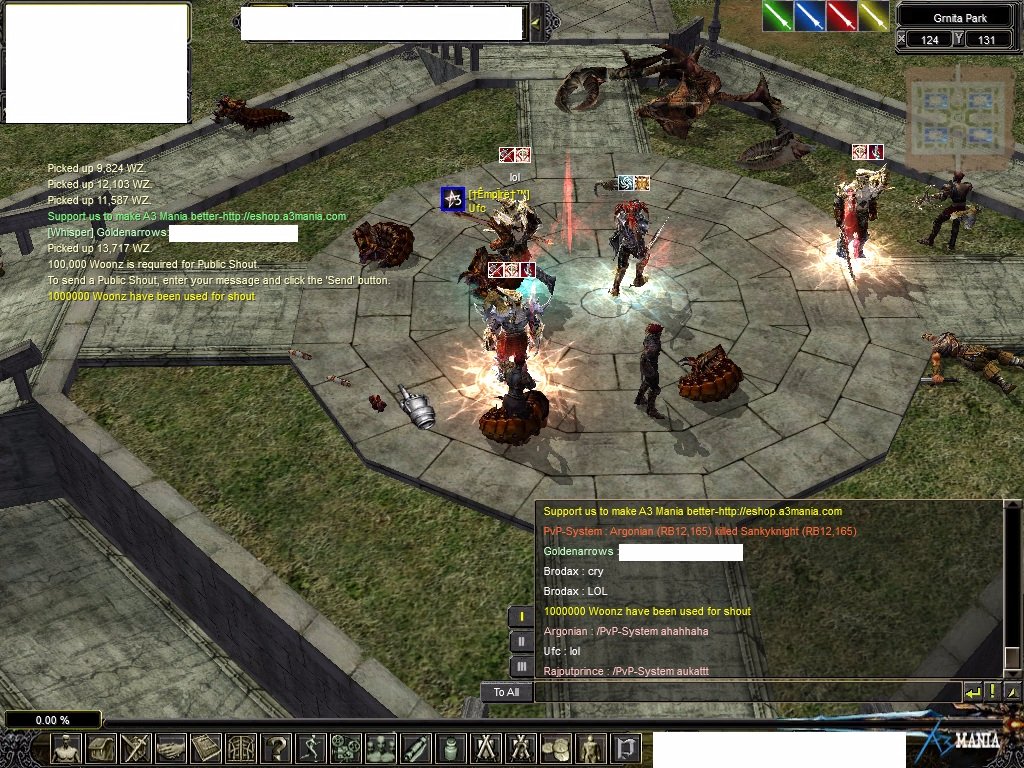Open the character status icon in toolbar

[x=66, y=748]
